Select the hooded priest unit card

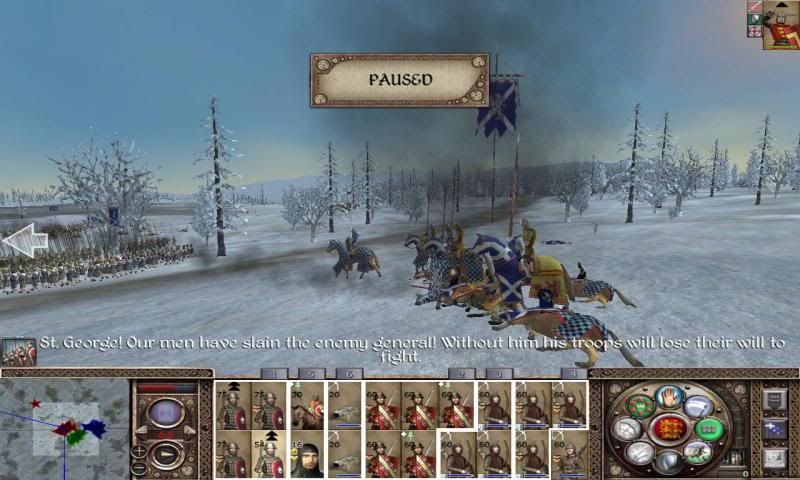307,455
